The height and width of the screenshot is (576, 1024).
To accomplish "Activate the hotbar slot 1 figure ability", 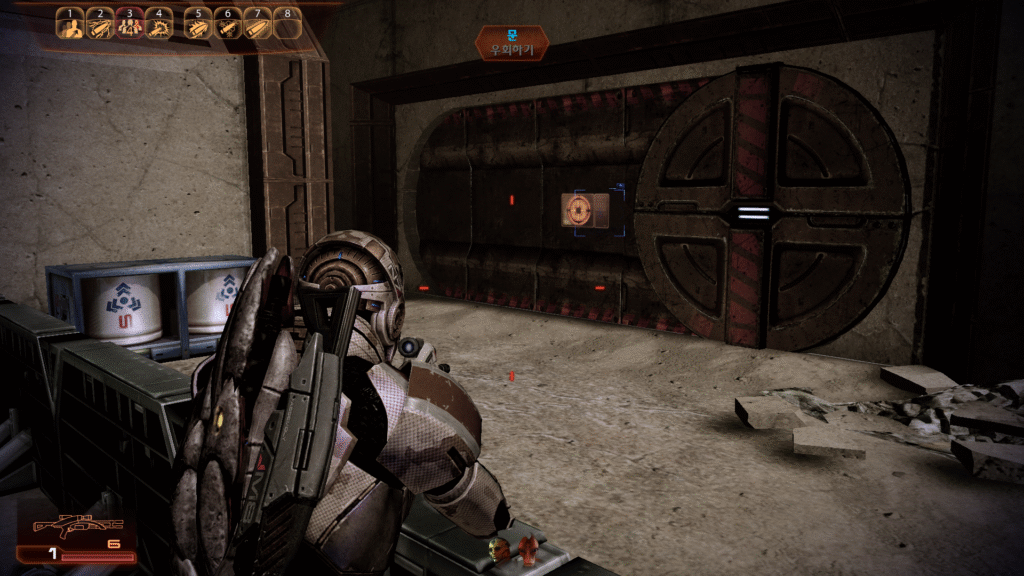I will [x=69, y=24].
